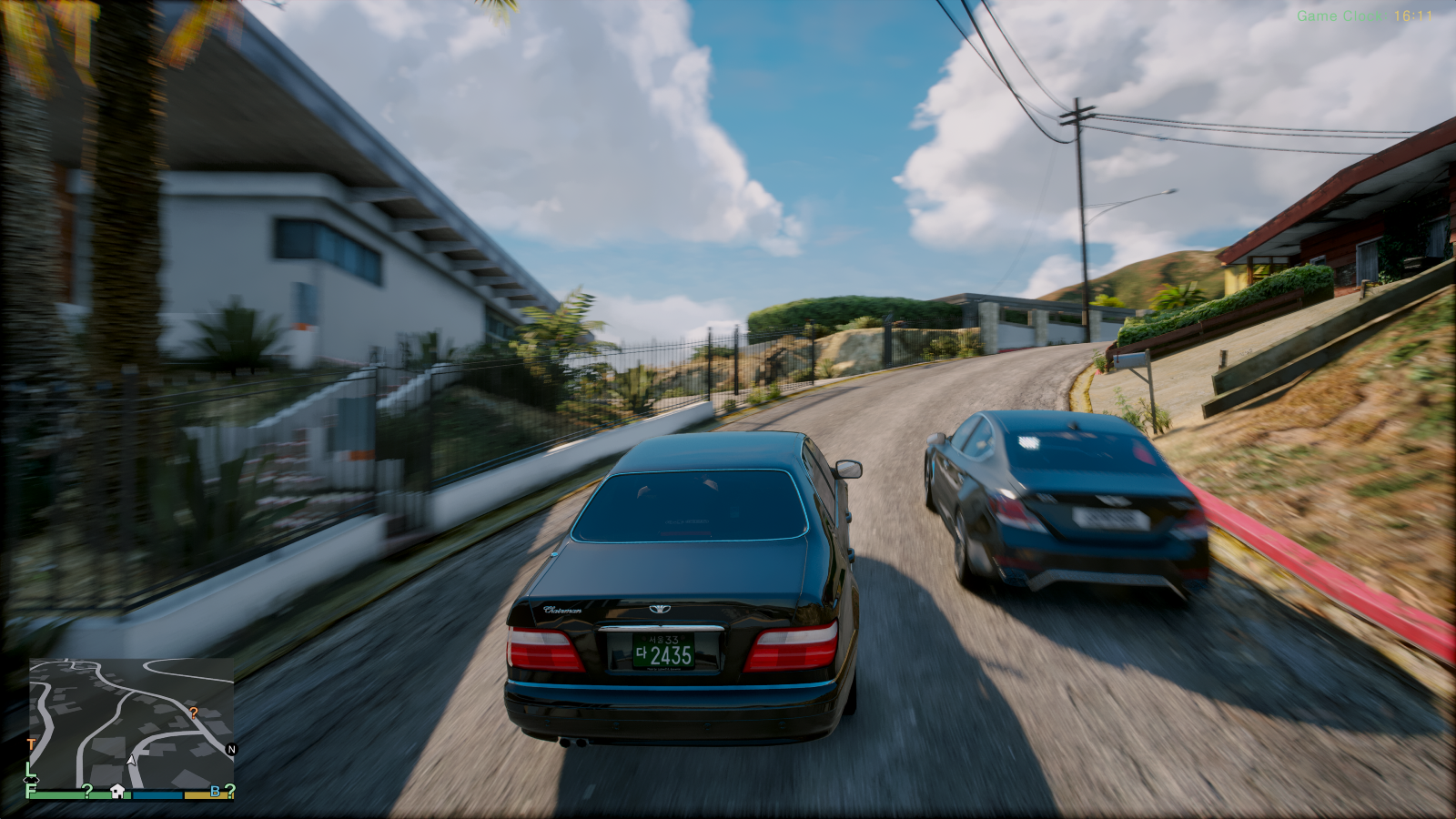Image resolution: width=1456 pixels, height=819 pixels.
Task: Click the North compass indicator on minimap
Action: (230, 750)
